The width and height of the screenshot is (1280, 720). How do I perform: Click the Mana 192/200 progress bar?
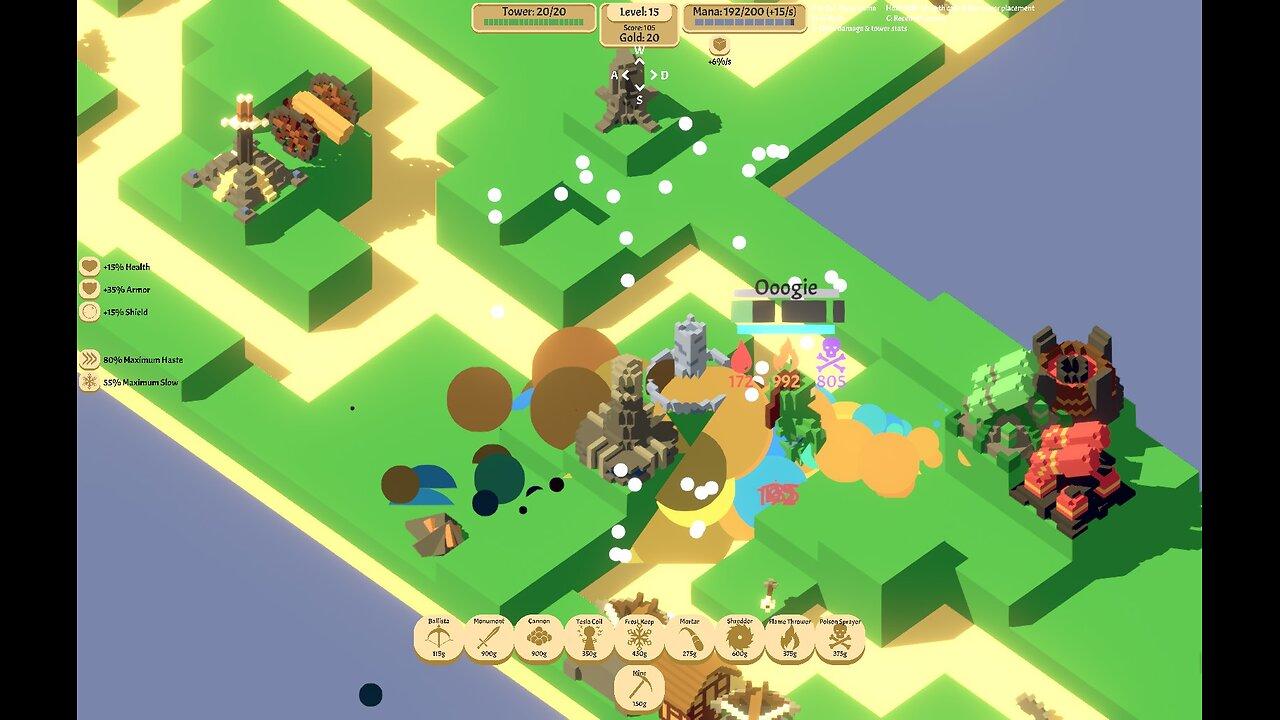[744, 24]
